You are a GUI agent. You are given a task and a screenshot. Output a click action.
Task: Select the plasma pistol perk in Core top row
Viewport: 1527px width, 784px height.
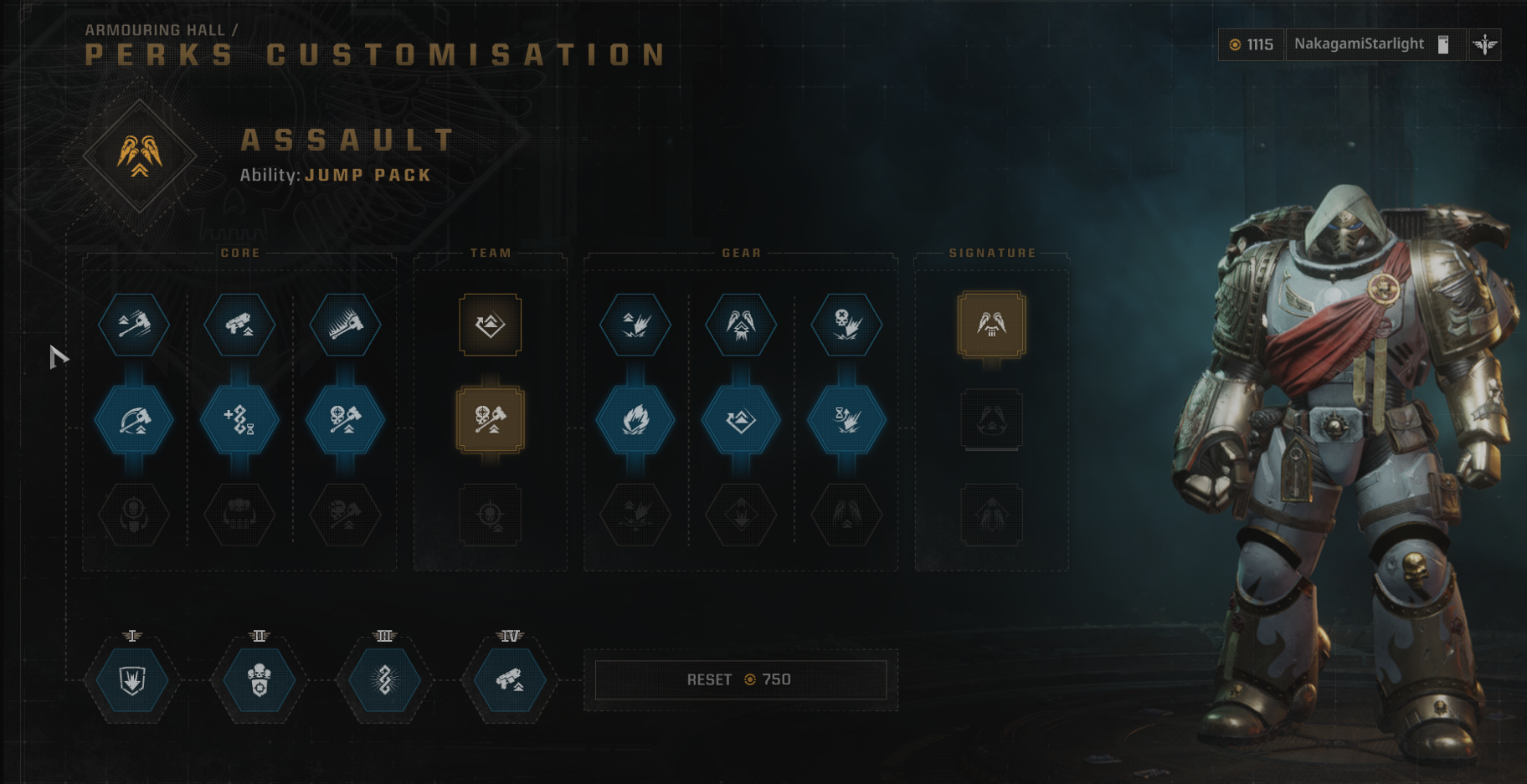pos(240,326)
